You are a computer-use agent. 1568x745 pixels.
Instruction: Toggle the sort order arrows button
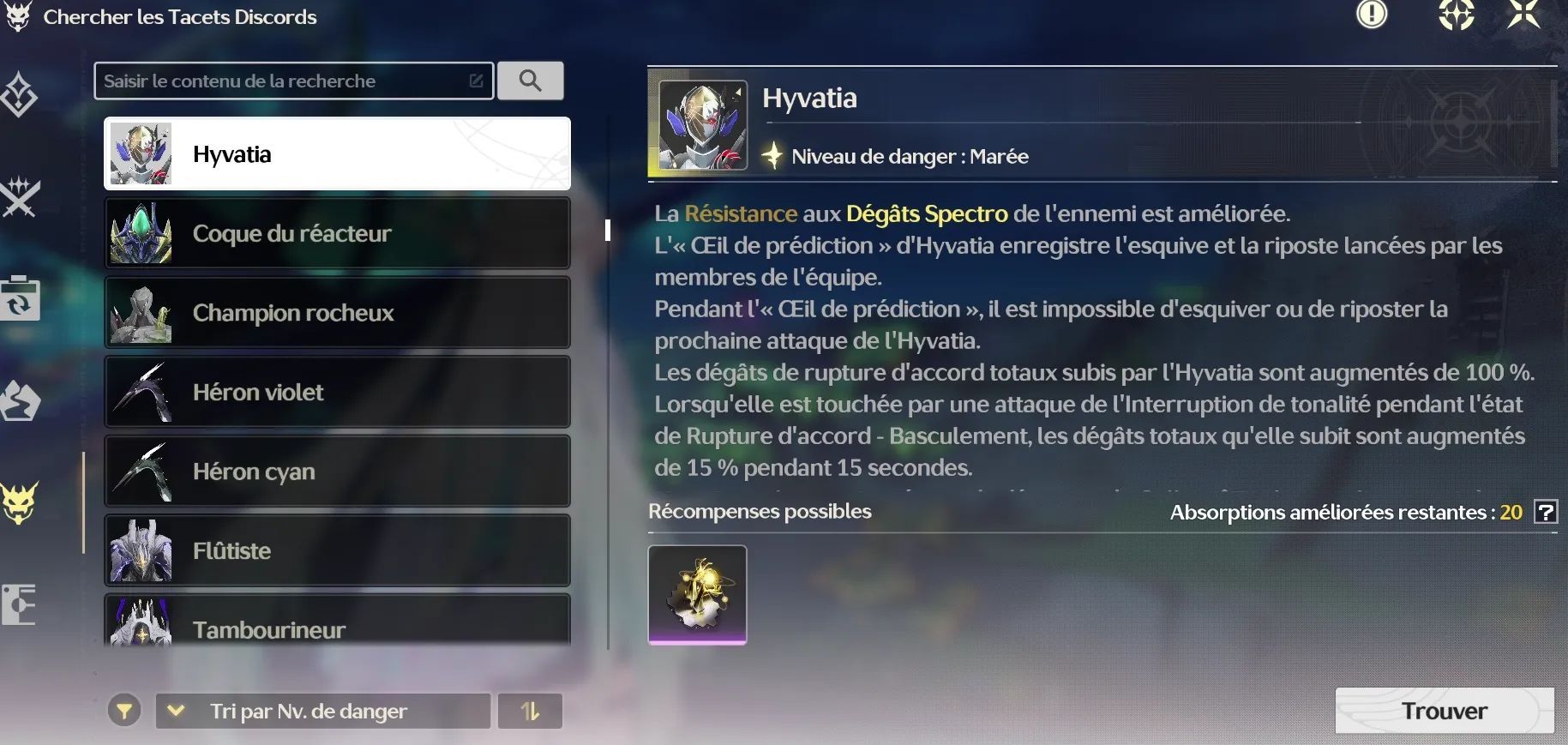530,711
